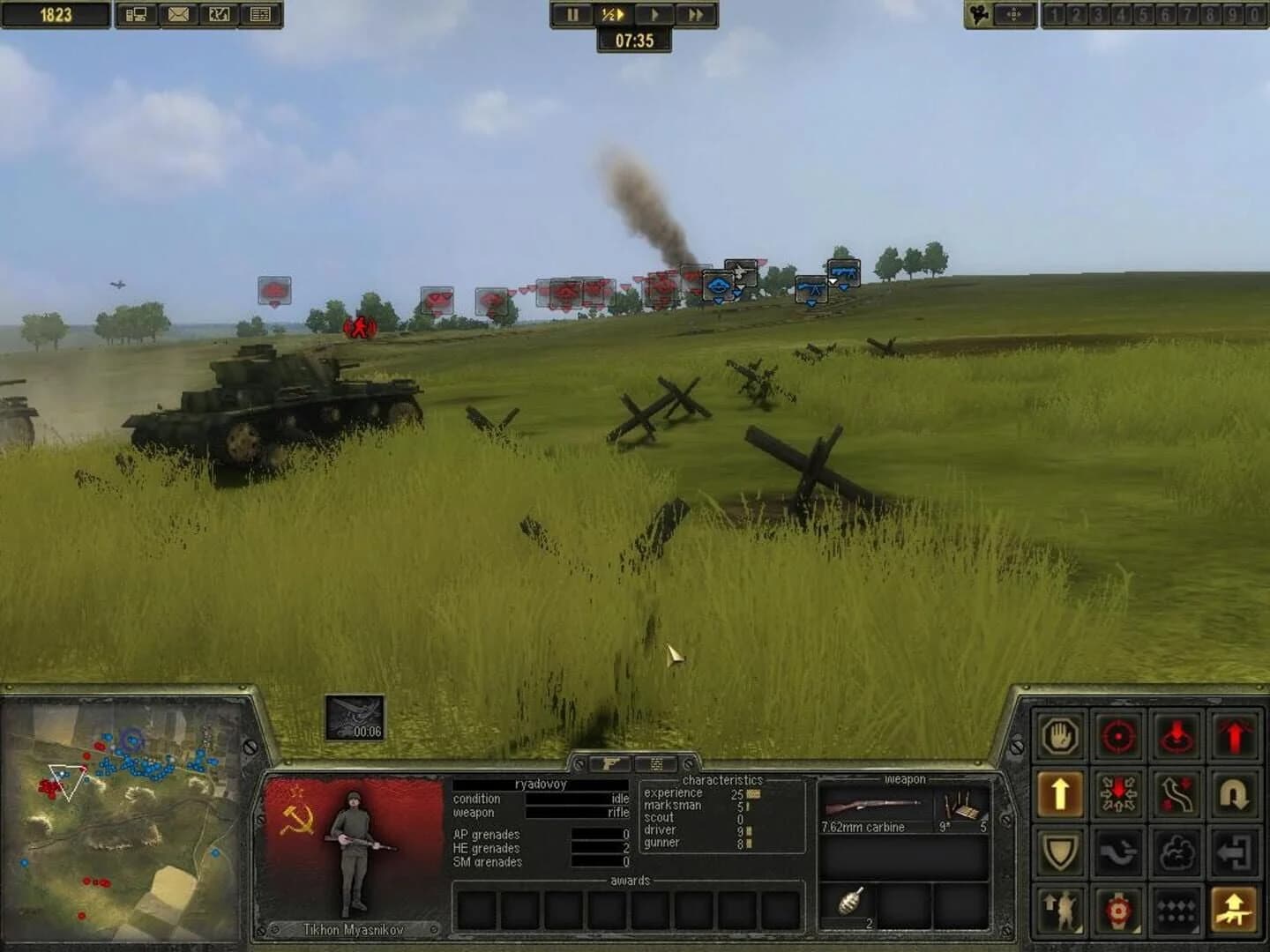Select the Stop order command
Screen dimensions: 1270x952
pyautogui.click(x=1060, y=738)
